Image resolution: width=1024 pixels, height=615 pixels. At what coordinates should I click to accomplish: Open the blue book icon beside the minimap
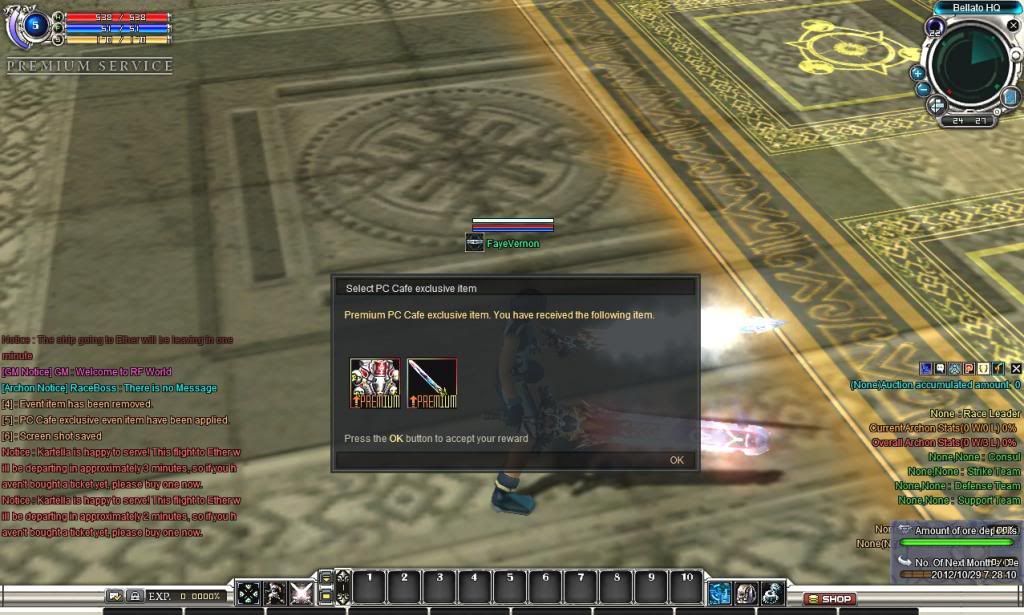(1010, 97)
